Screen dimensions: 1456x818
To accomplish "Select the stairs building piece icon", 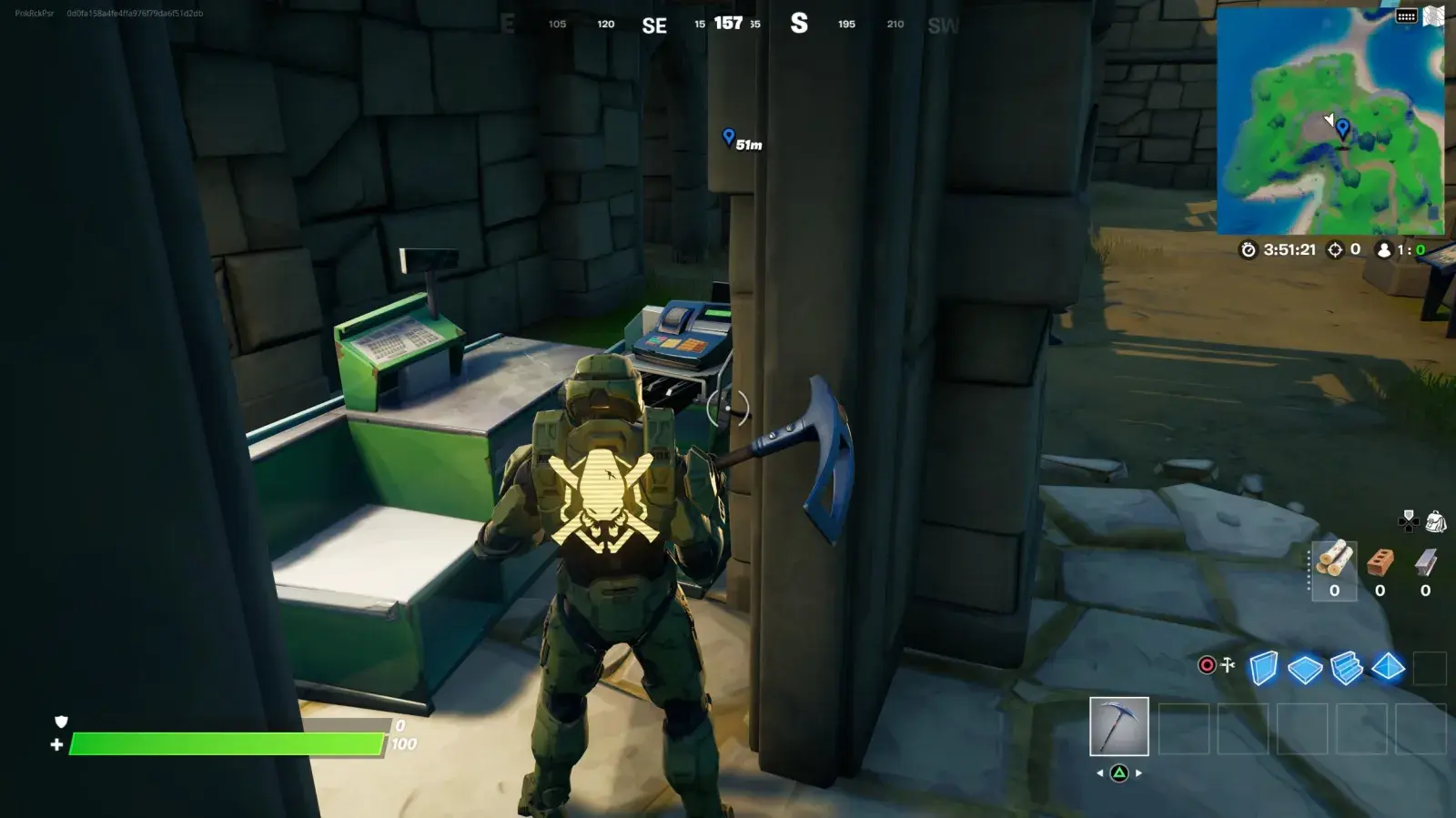I will tap(1346, 669).
